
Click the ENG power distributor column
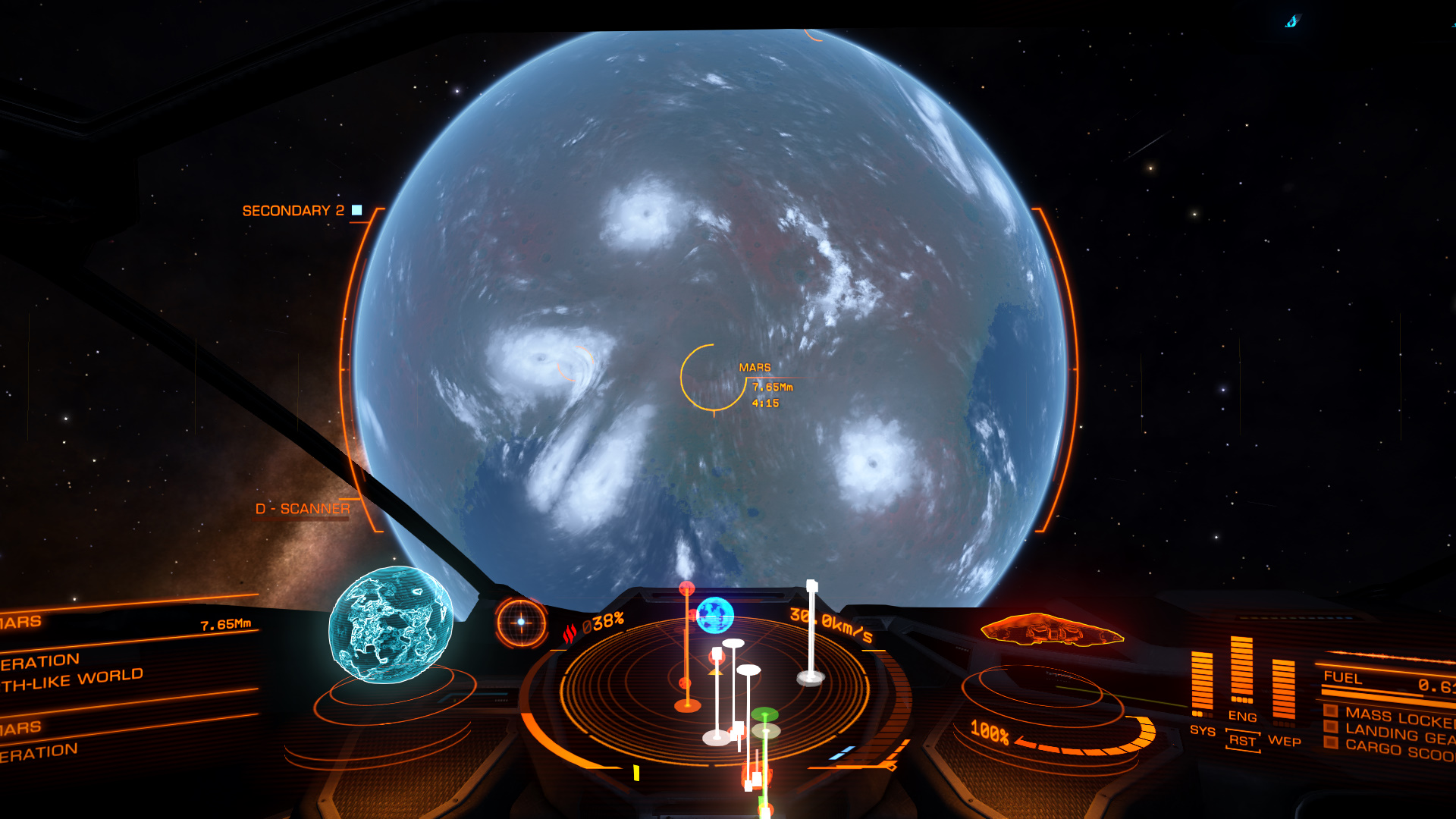point(1241,670)
